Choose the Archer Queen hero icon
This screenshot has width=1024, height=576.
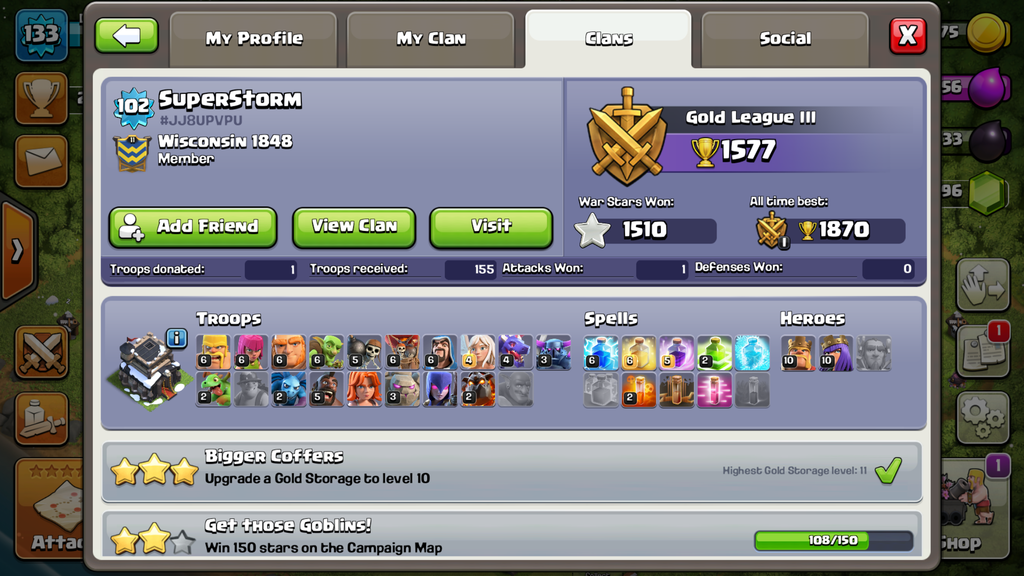coord(836,353)
